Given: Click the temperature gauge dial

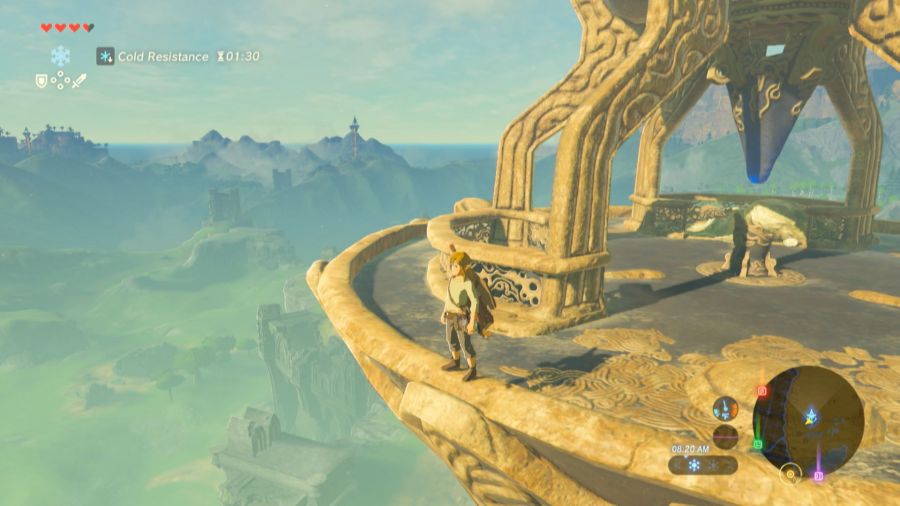Looking at the screenshot, I should click(x=725, y=408).
